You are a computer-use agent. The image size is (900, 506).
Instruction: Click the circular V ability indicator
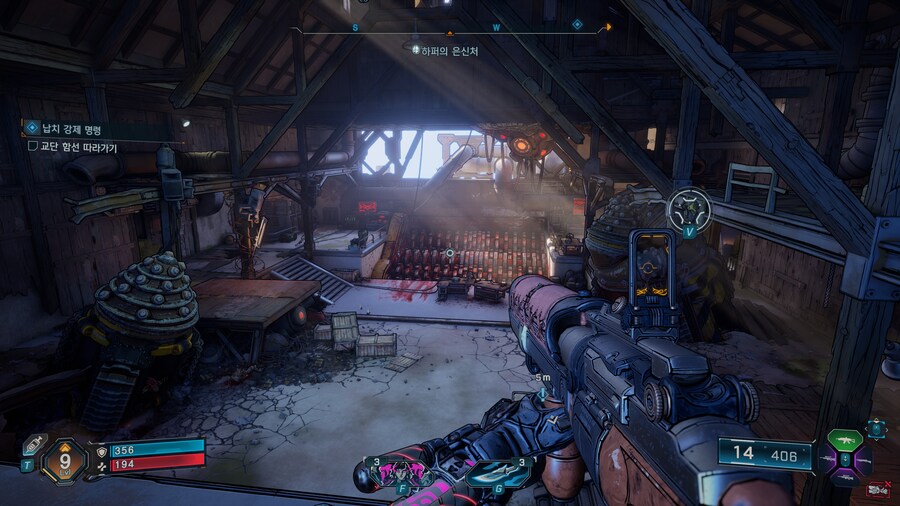(x=689, y=210)
